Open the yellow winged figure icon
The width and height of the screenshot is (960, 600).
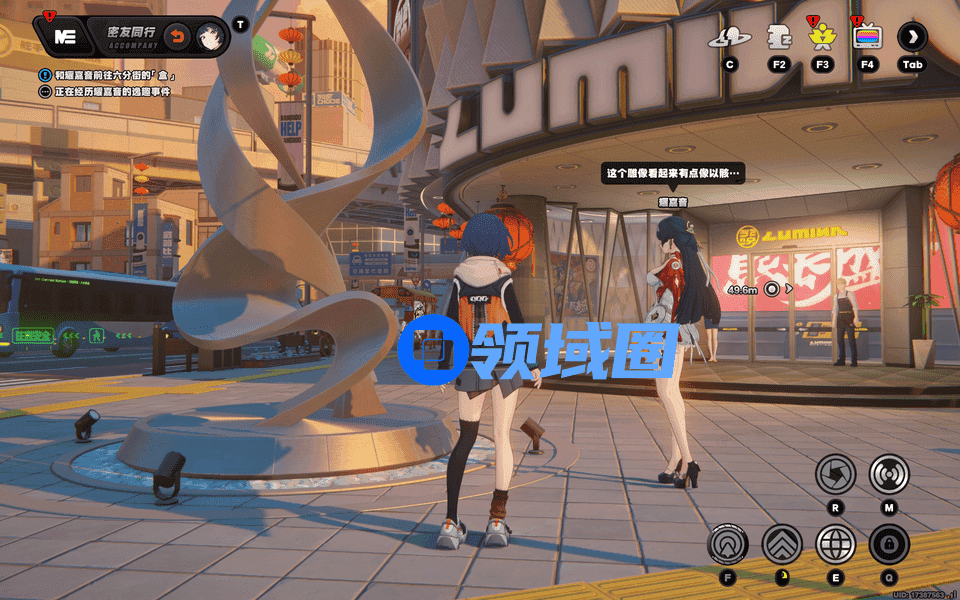[822, 38]
